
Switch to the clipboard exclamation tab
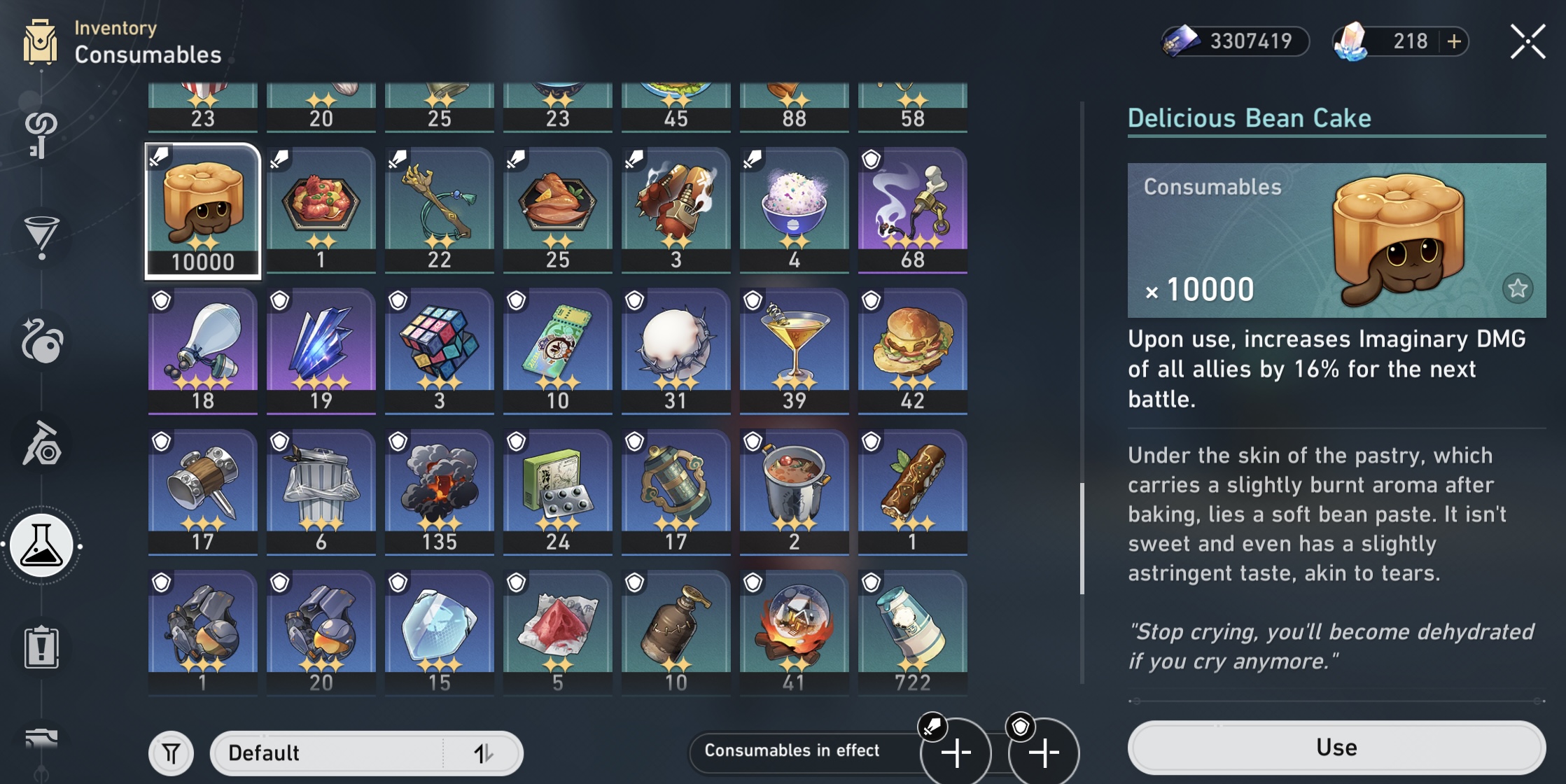[x=42, y=647]
